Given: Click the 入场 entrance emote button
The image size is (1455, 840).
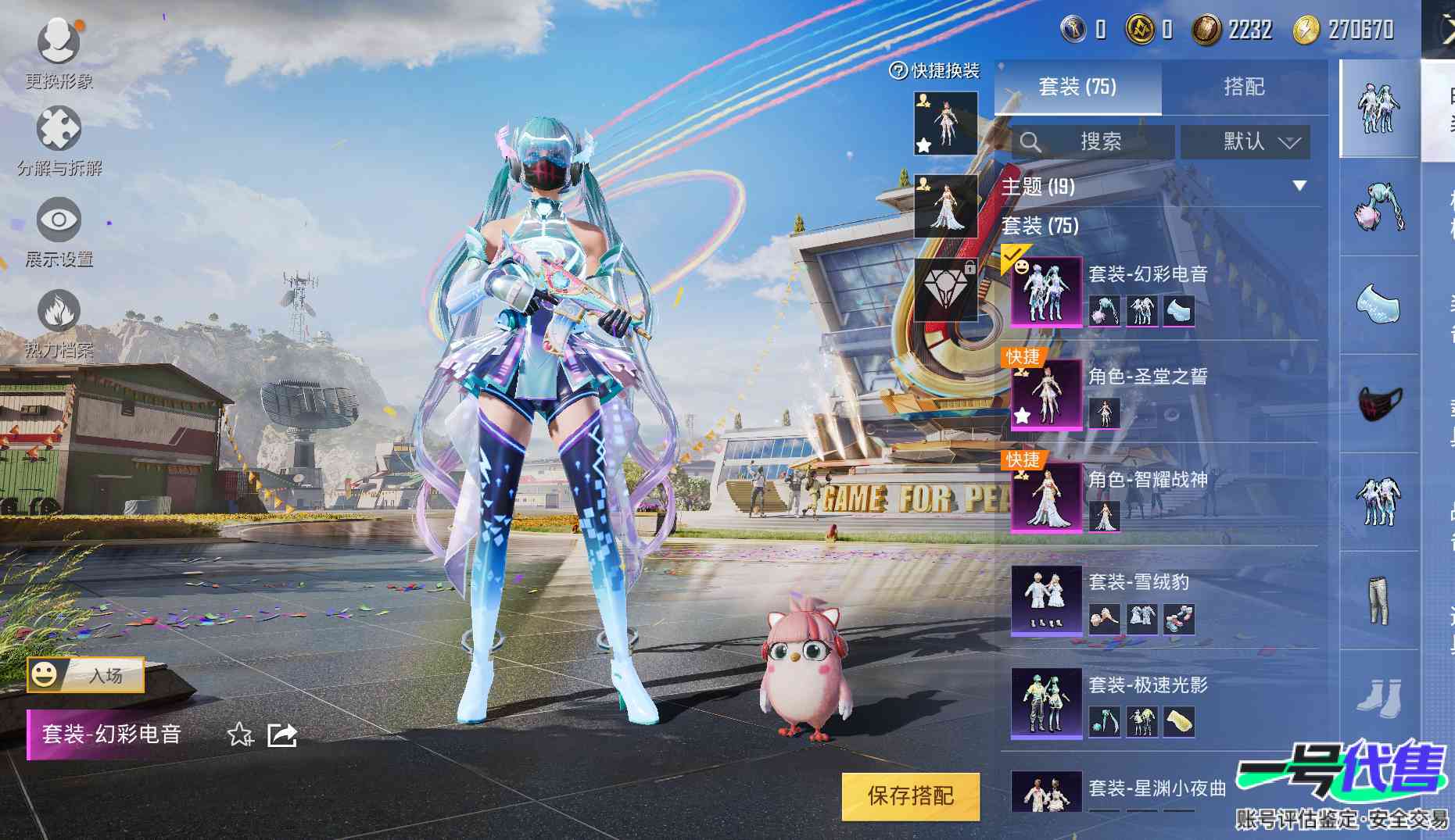Looking at the screenshot, I should pos(86,675).
